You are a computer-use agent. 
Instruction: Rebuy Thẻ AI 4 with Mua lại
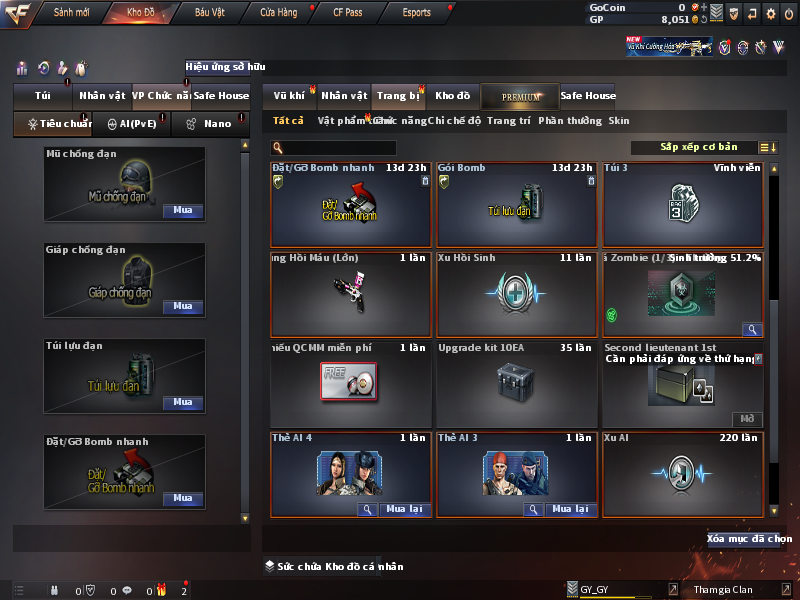tap(403, 509)
